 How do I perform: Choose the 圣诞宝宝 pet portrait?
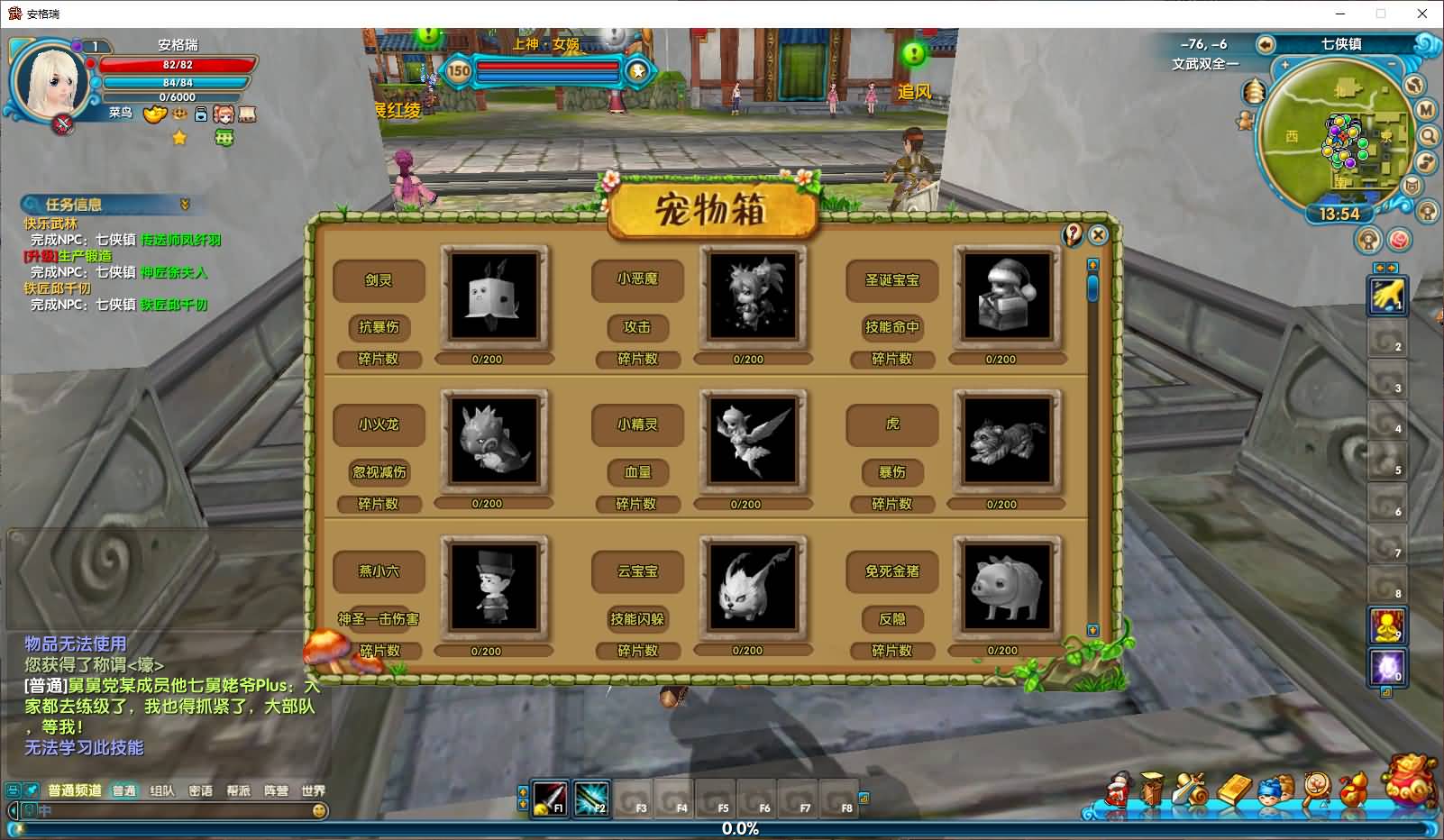pos(1007,296)
